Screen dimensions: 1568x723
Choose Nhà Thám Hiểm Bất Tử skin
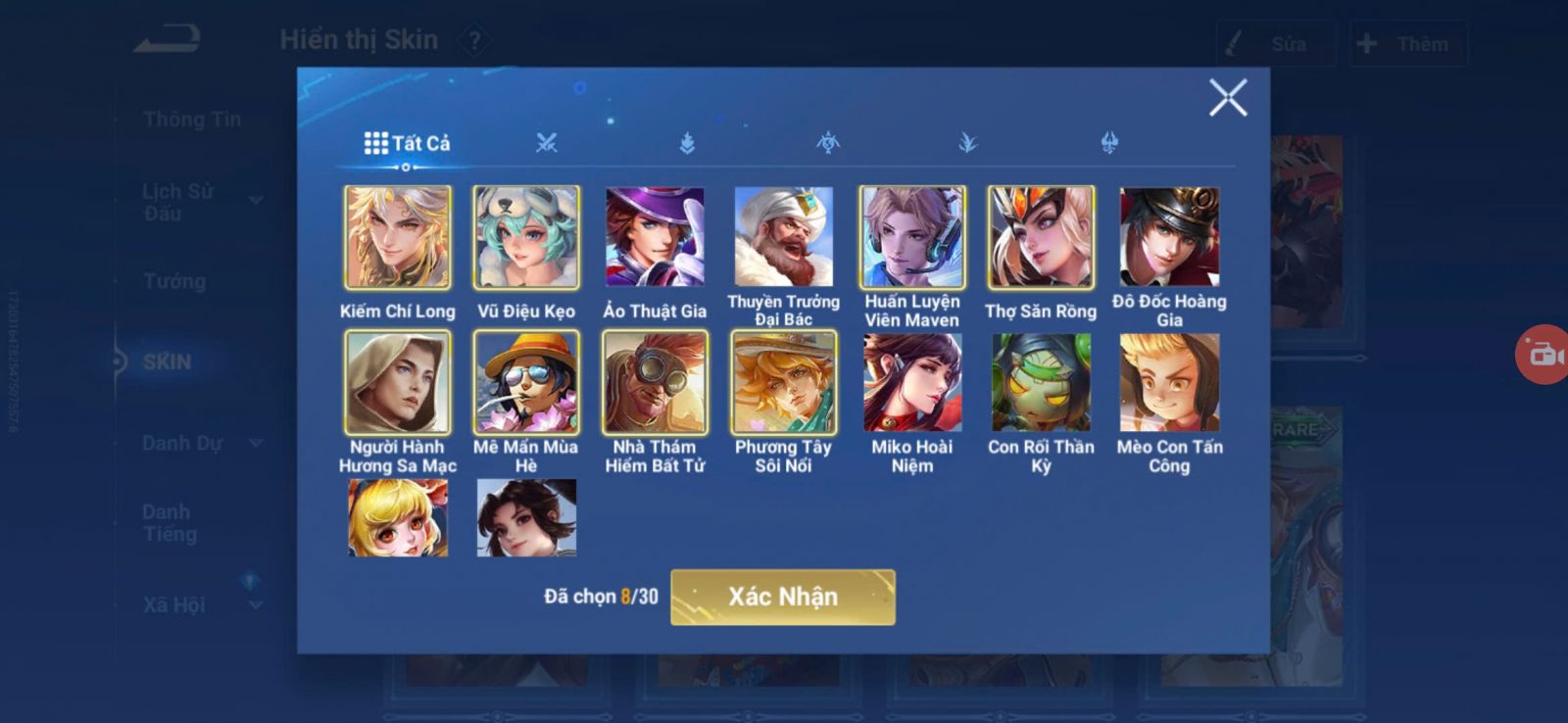[x=655, y=383]
